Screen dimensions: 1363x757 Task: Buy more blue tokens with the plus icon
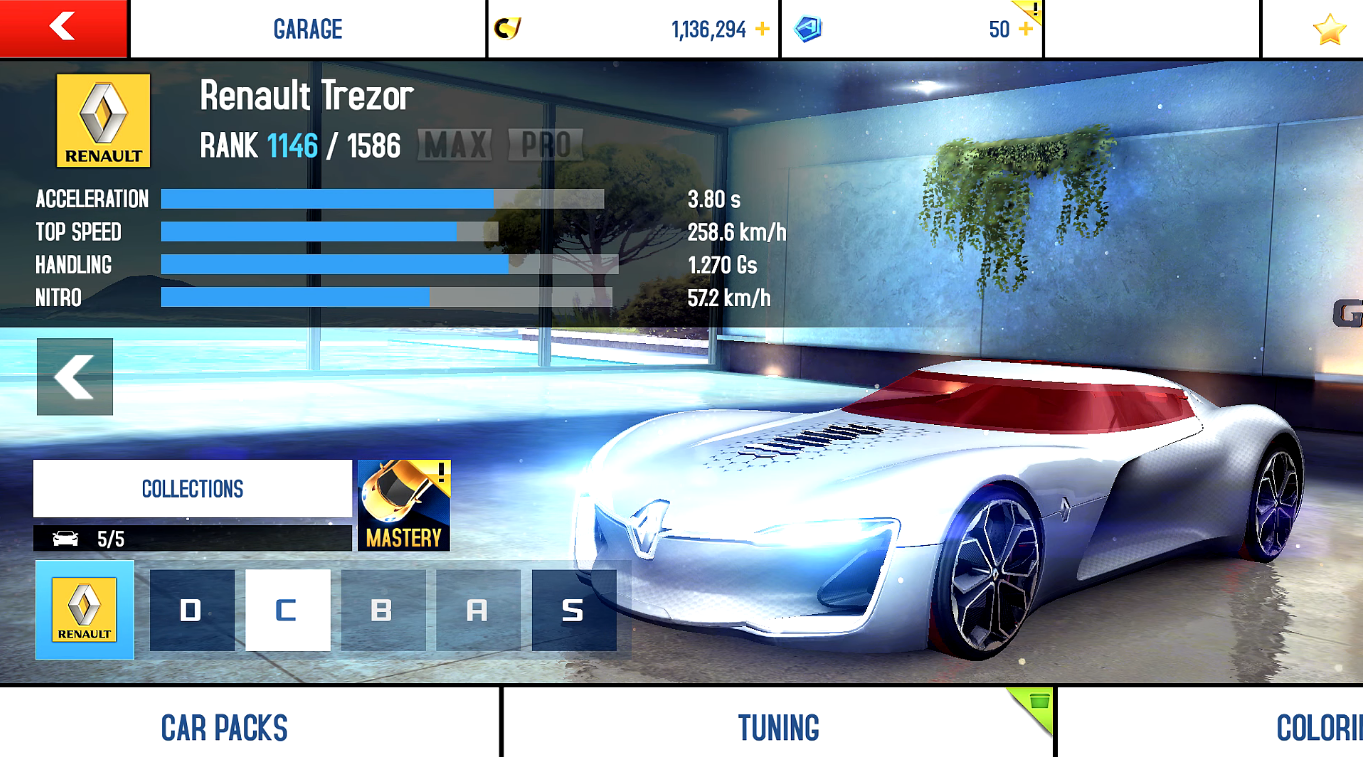pyautogui.click(x=1026, y=29)
